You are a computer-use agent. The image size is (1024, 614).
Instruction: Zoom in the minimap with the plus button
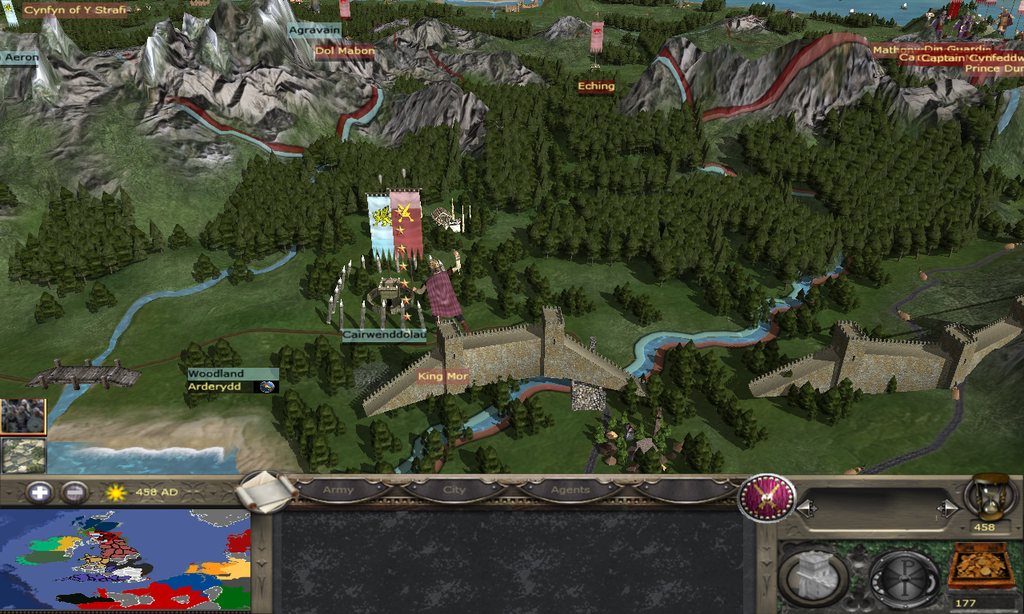39,492
